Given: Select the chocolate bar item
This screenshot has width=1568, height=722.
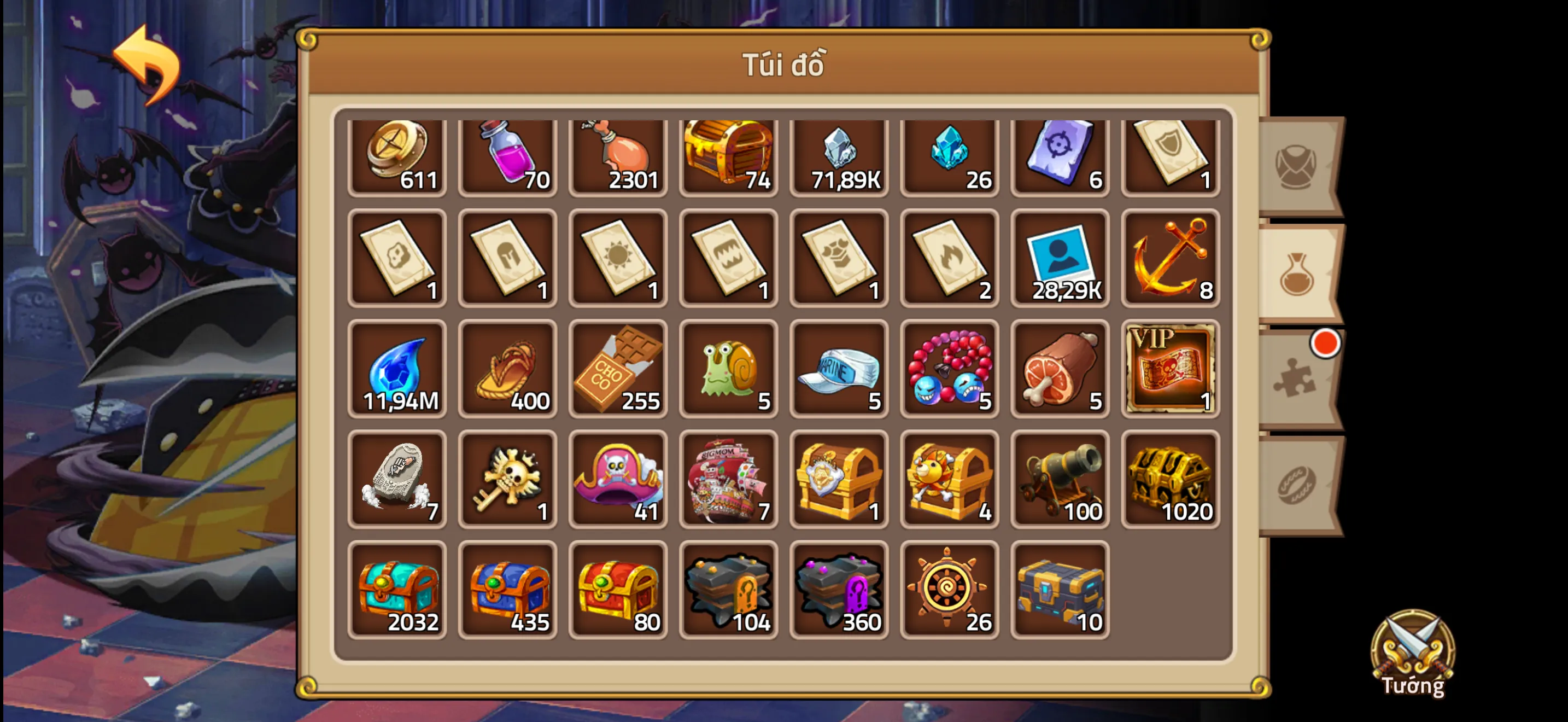Looking at the screenshot, I should [x=618, y=370].
